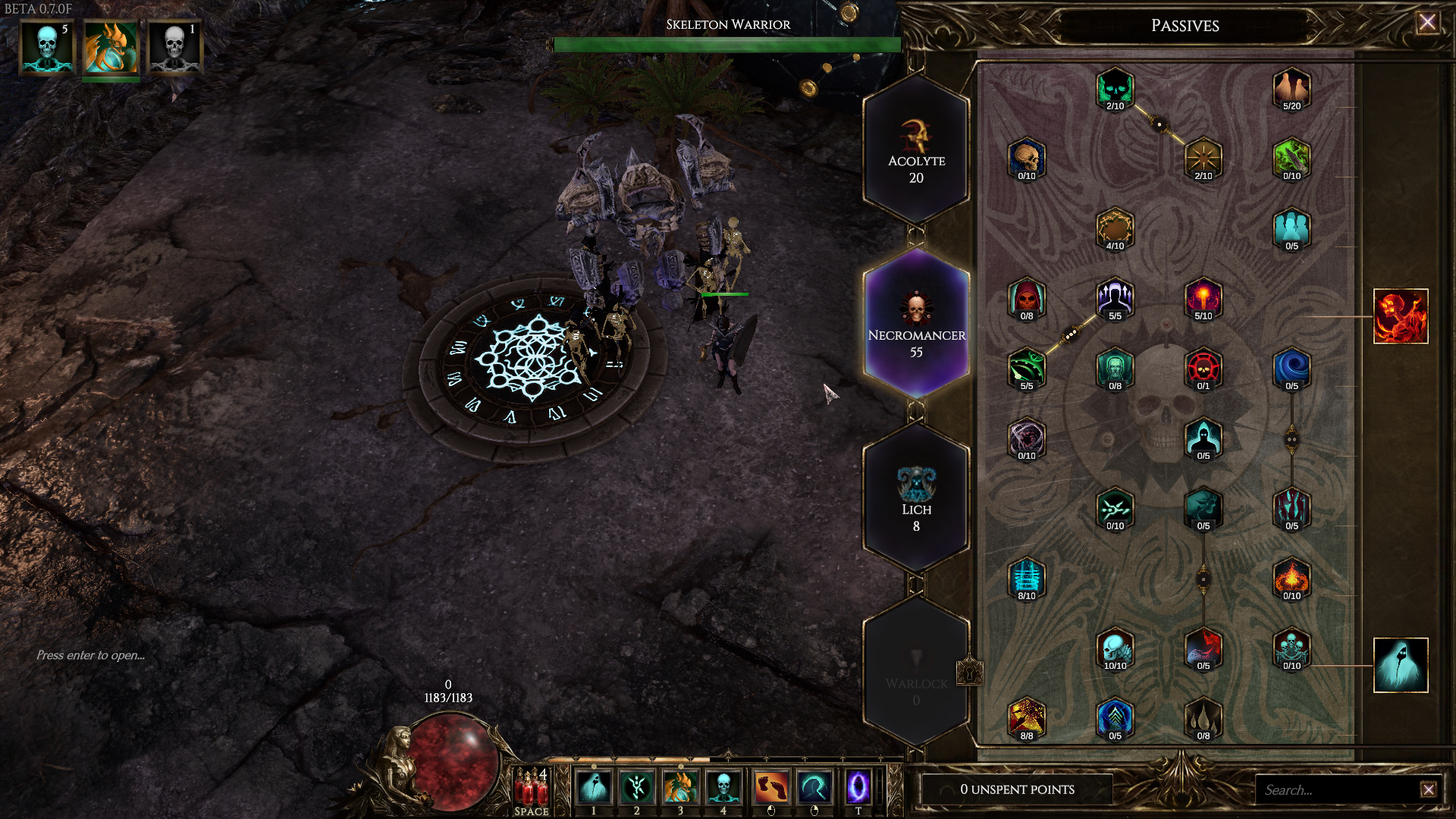The height and width of the screenshot is (819, 1456).
Task: Click the 10/10 blue skull passive node
Action: (1115, 648)
